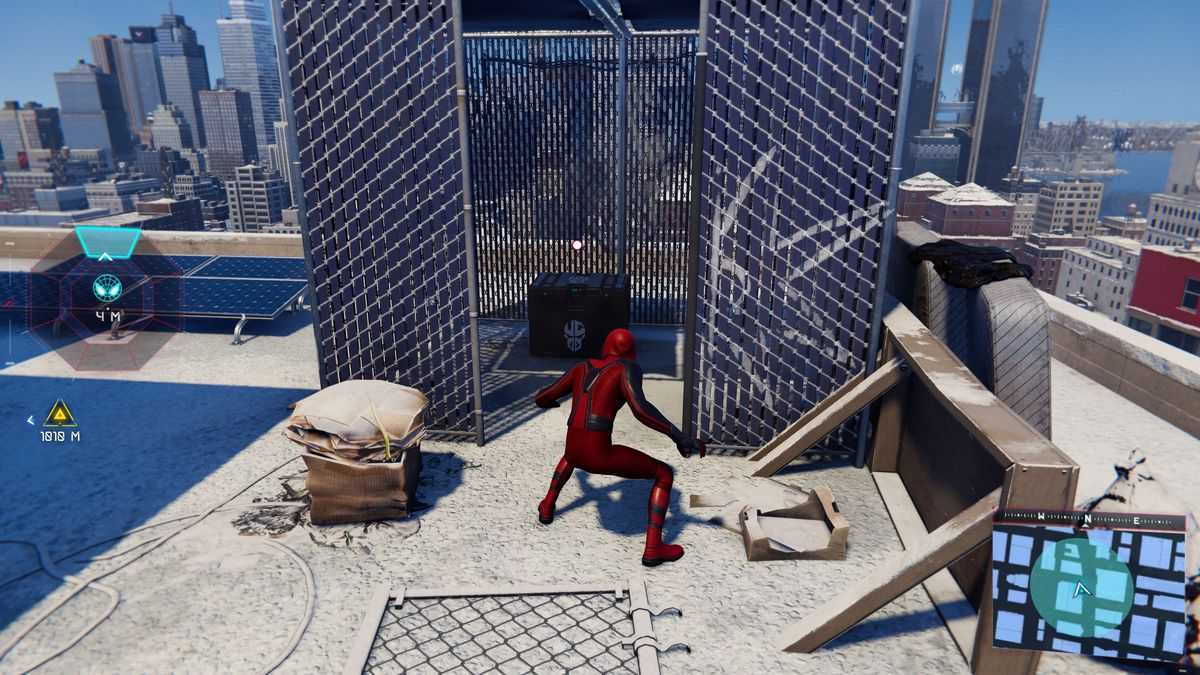Select the player arrow on the minimap

click(x=1080, y=589)
